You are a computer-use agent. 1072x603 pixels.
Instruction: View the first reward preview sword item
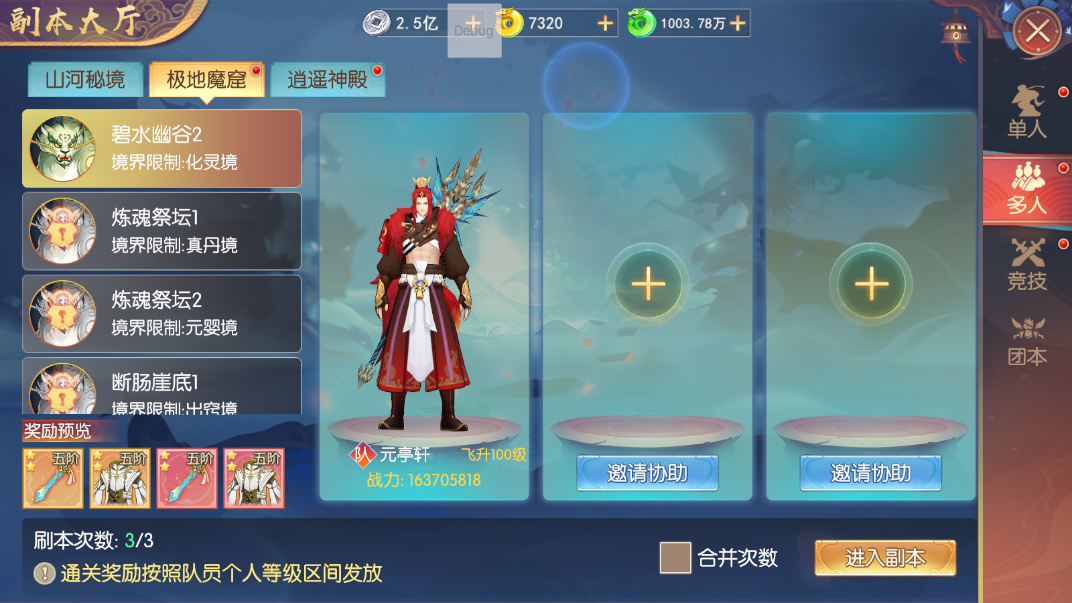point(53,478)
